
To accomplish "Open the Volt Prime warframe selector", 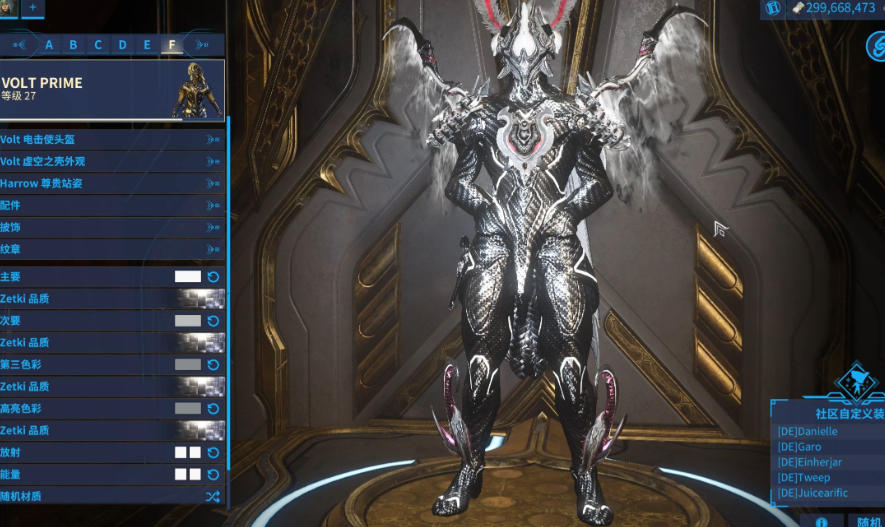I will [112, 90].
